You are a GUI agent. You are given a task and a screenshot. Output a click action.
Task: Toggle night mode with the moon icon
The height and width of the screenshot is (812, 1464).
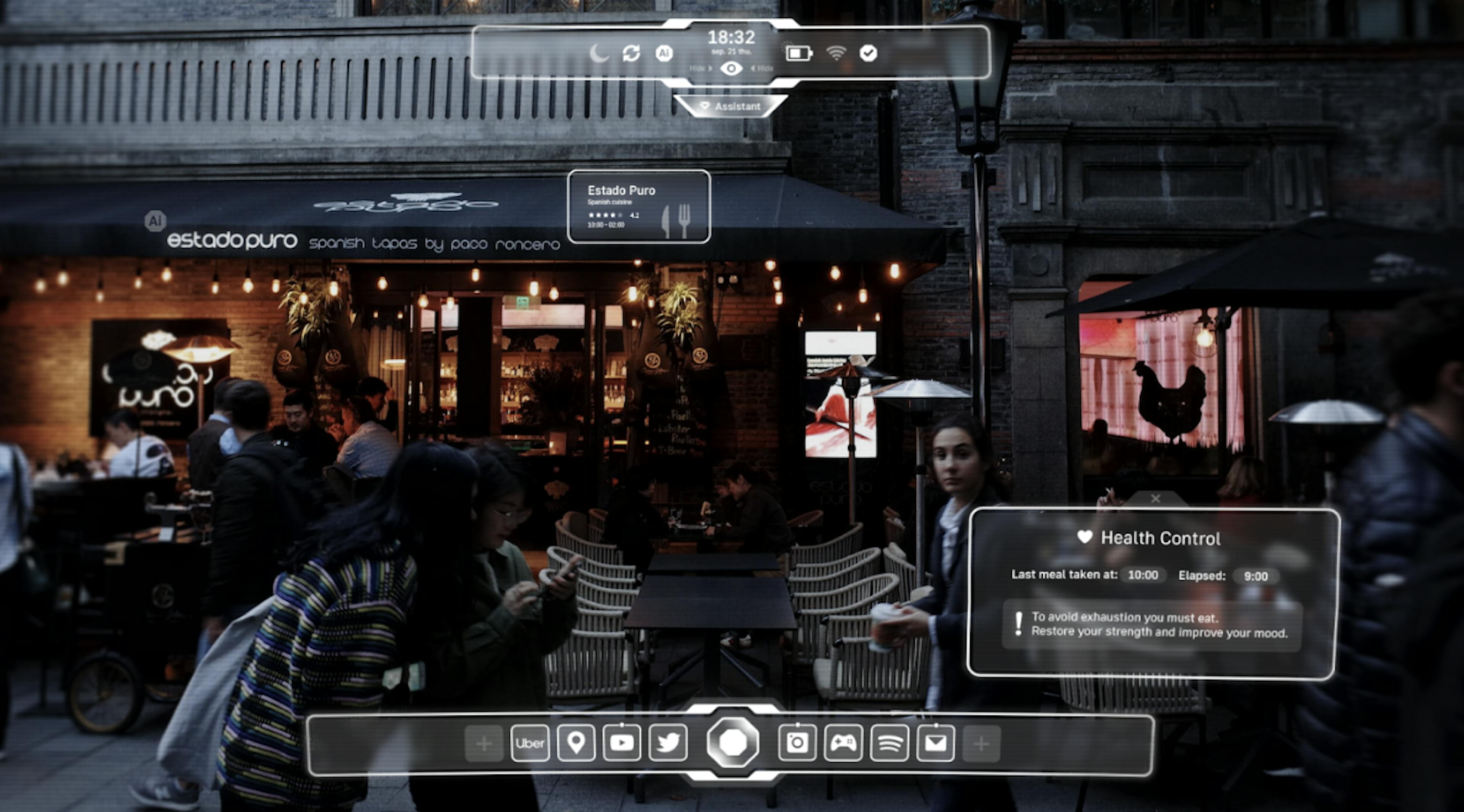tap(600, 53)
